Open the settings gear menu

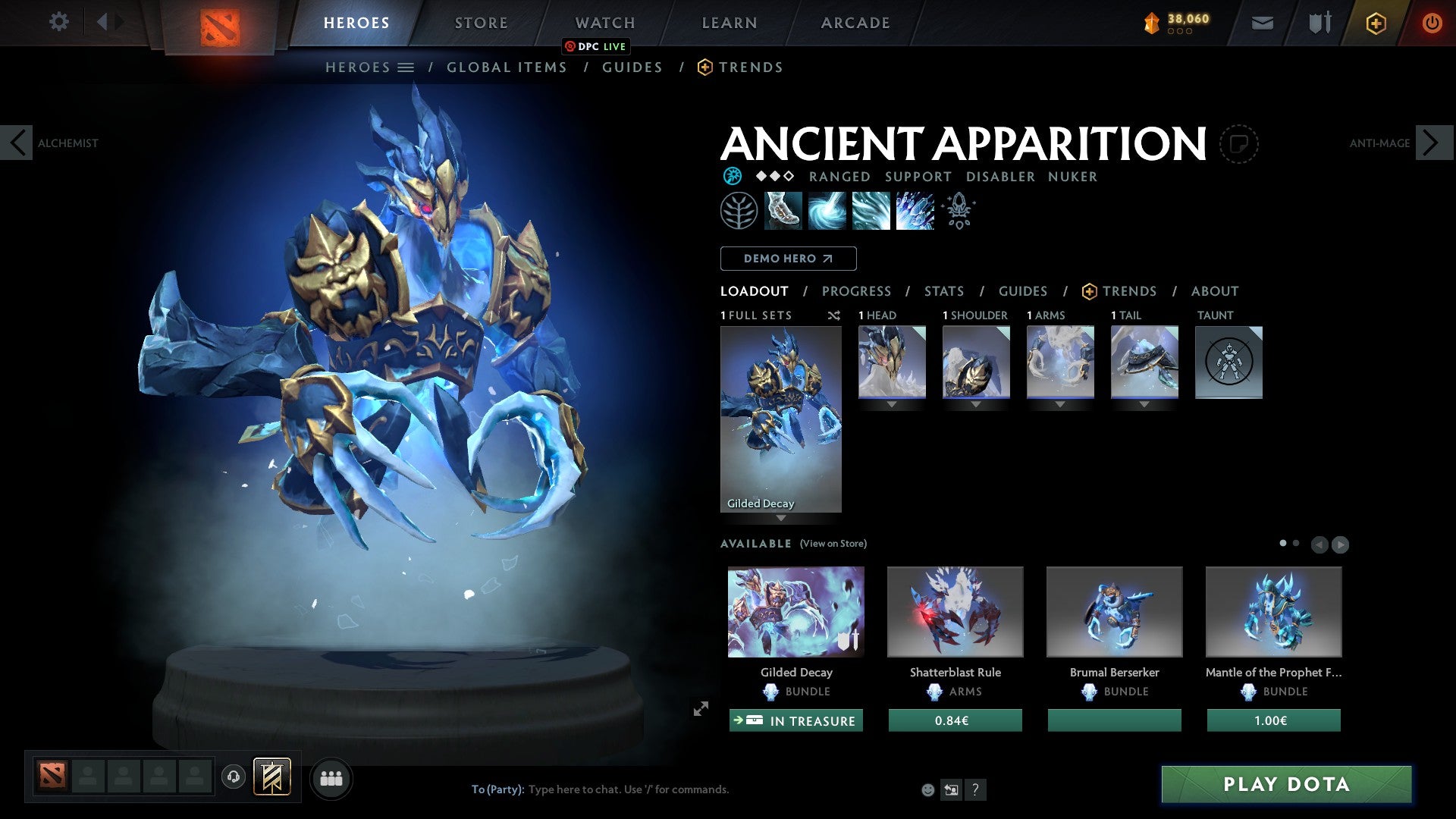(58, 22)
